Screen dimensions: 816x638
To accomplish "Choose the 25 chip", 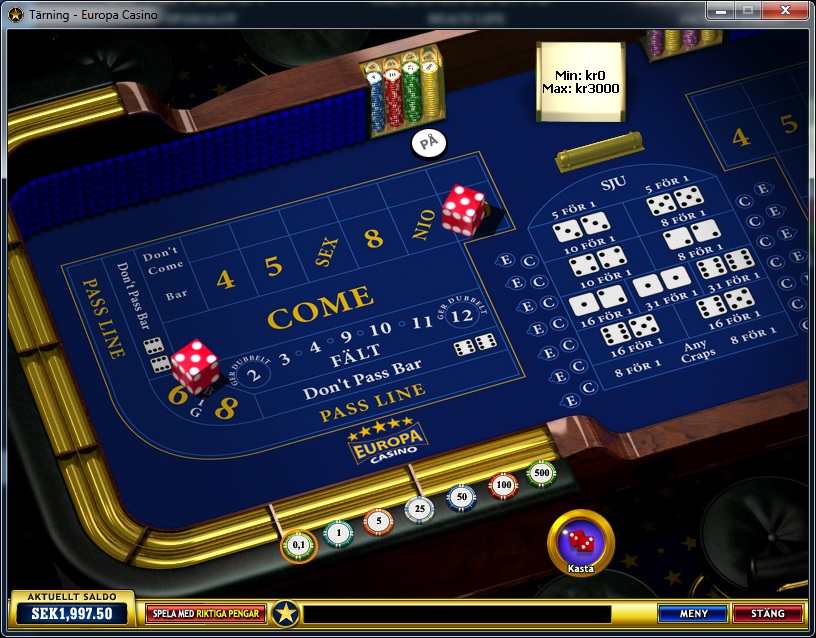I will [420, 509].
